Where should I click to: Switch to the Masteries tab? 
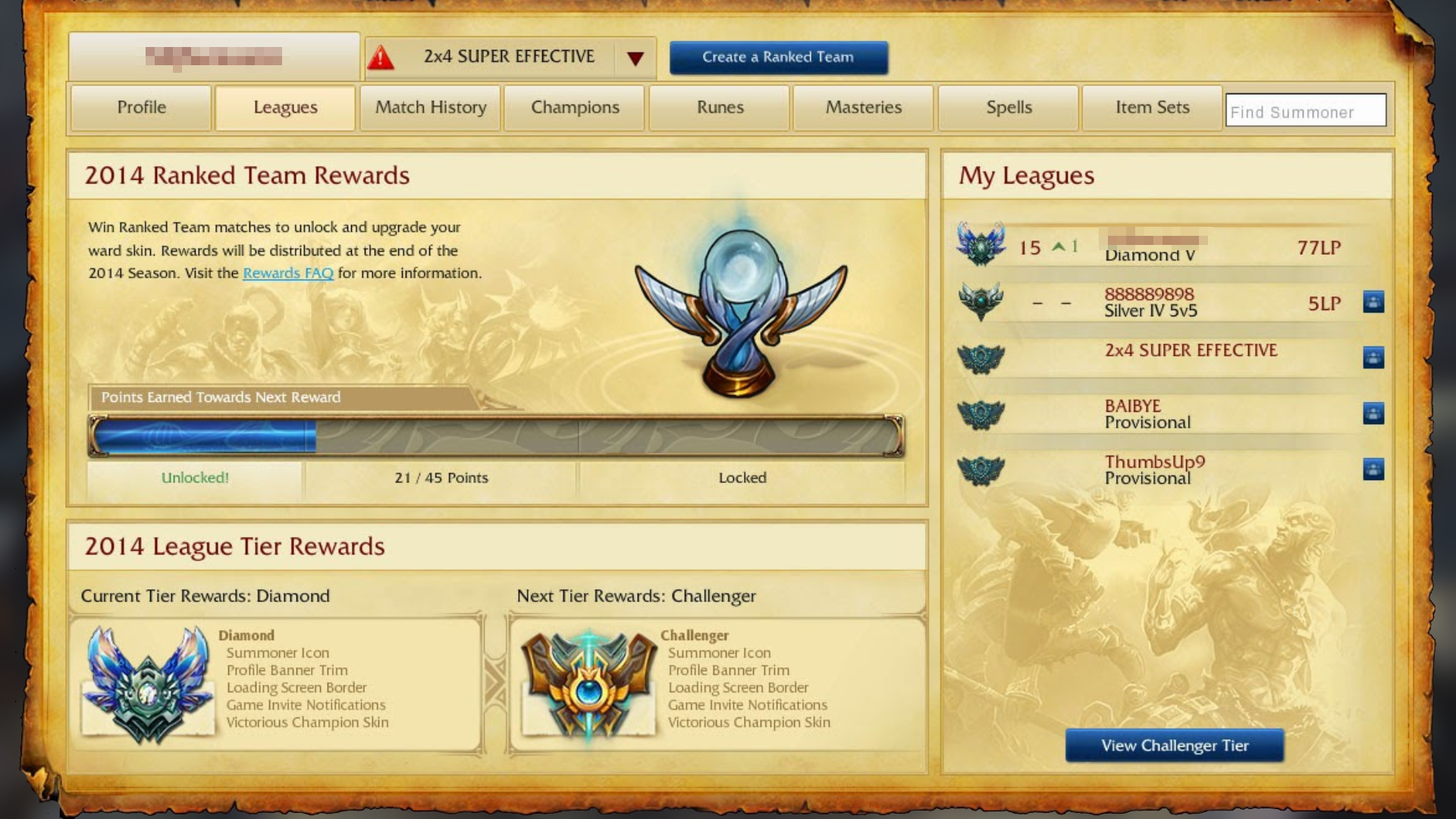(863, 108)
